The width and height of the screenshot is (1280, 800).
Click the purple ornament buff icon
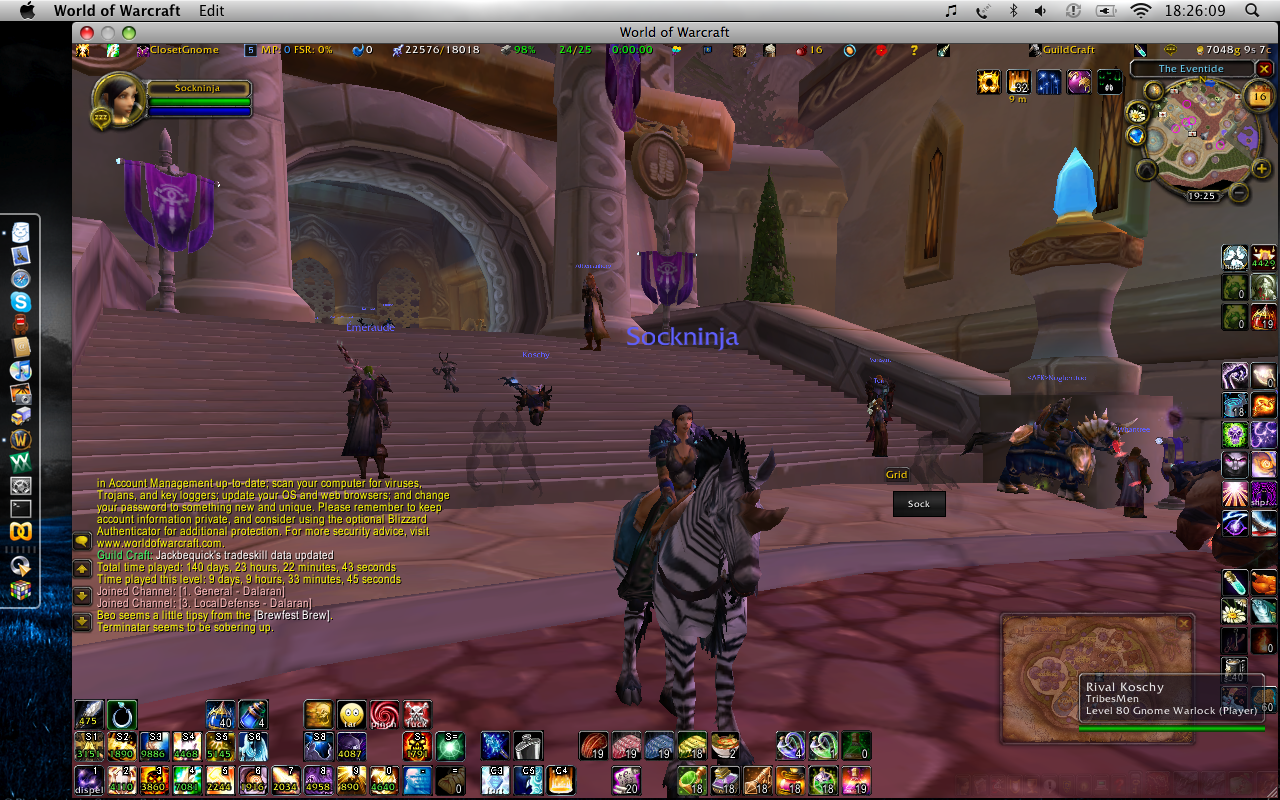coord(1078,82)
